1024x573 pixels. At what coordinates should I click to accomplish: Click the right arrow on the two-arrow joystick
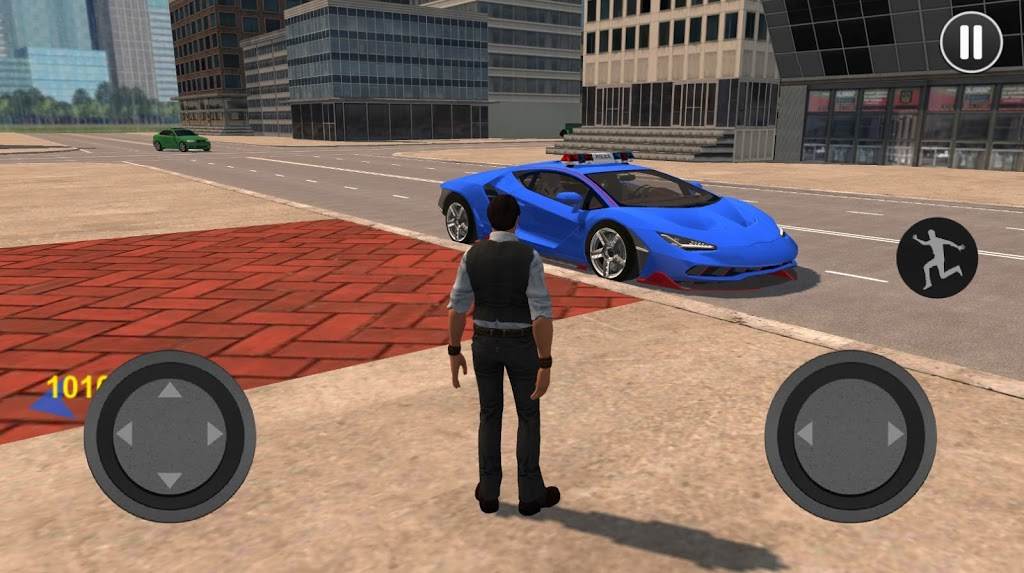coord(895,435)
